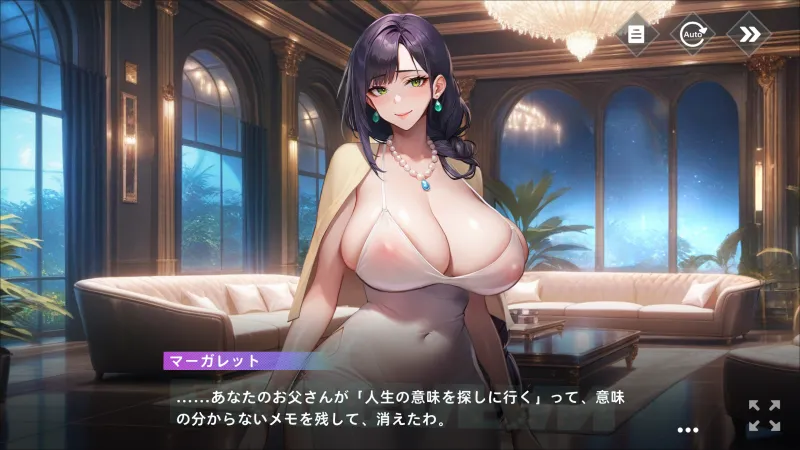The width and height of the screenshot is (800, 450).
Task: Toggle fullscreen with the arrows icon
Action: [x=764, y=415]
